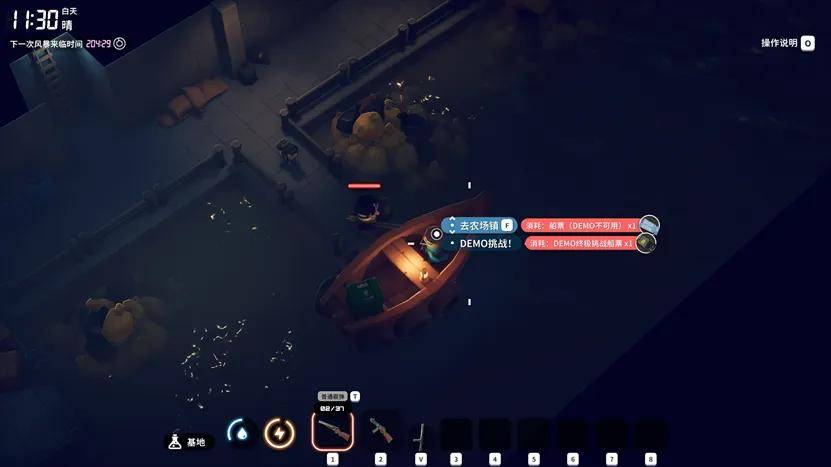Screen dimensions: 831x467
Task: Click the storm countdown clock icon
Action: 120,43
